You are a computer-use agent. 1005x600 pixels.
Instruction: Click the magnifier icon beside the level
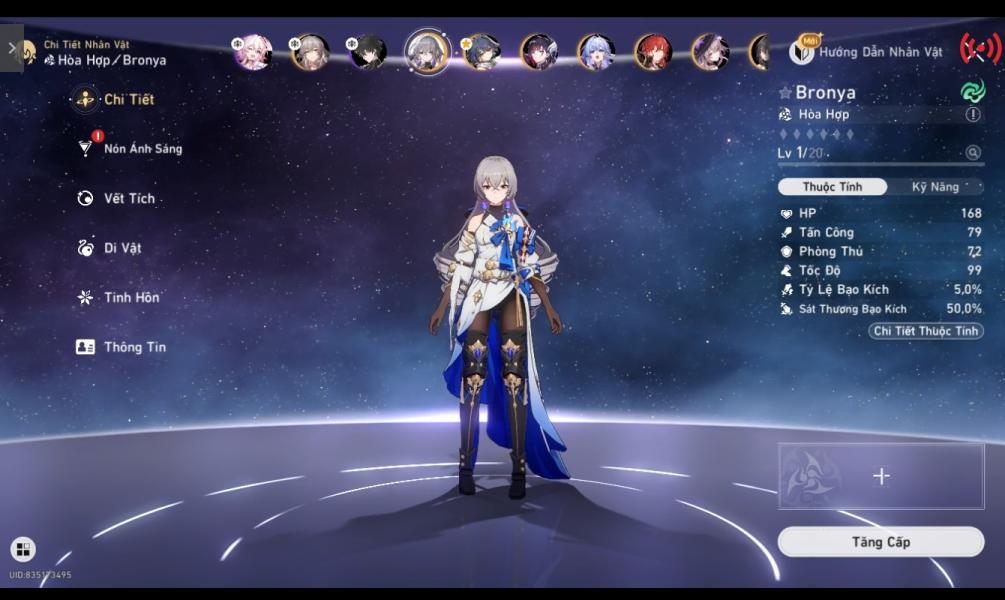[973, 153]
